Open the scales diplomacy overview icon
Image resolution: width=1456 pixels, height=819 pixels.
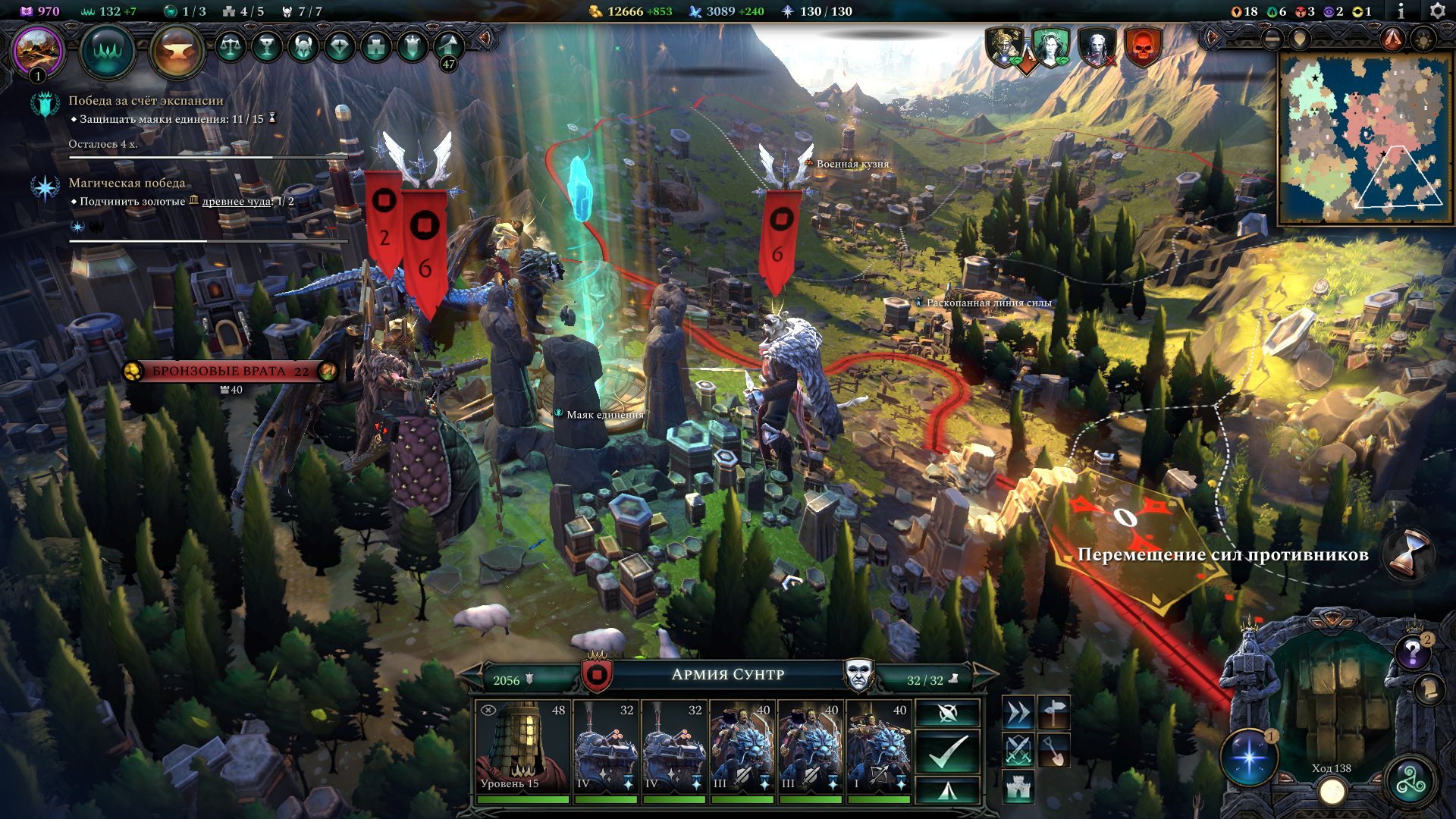point(231,47)
